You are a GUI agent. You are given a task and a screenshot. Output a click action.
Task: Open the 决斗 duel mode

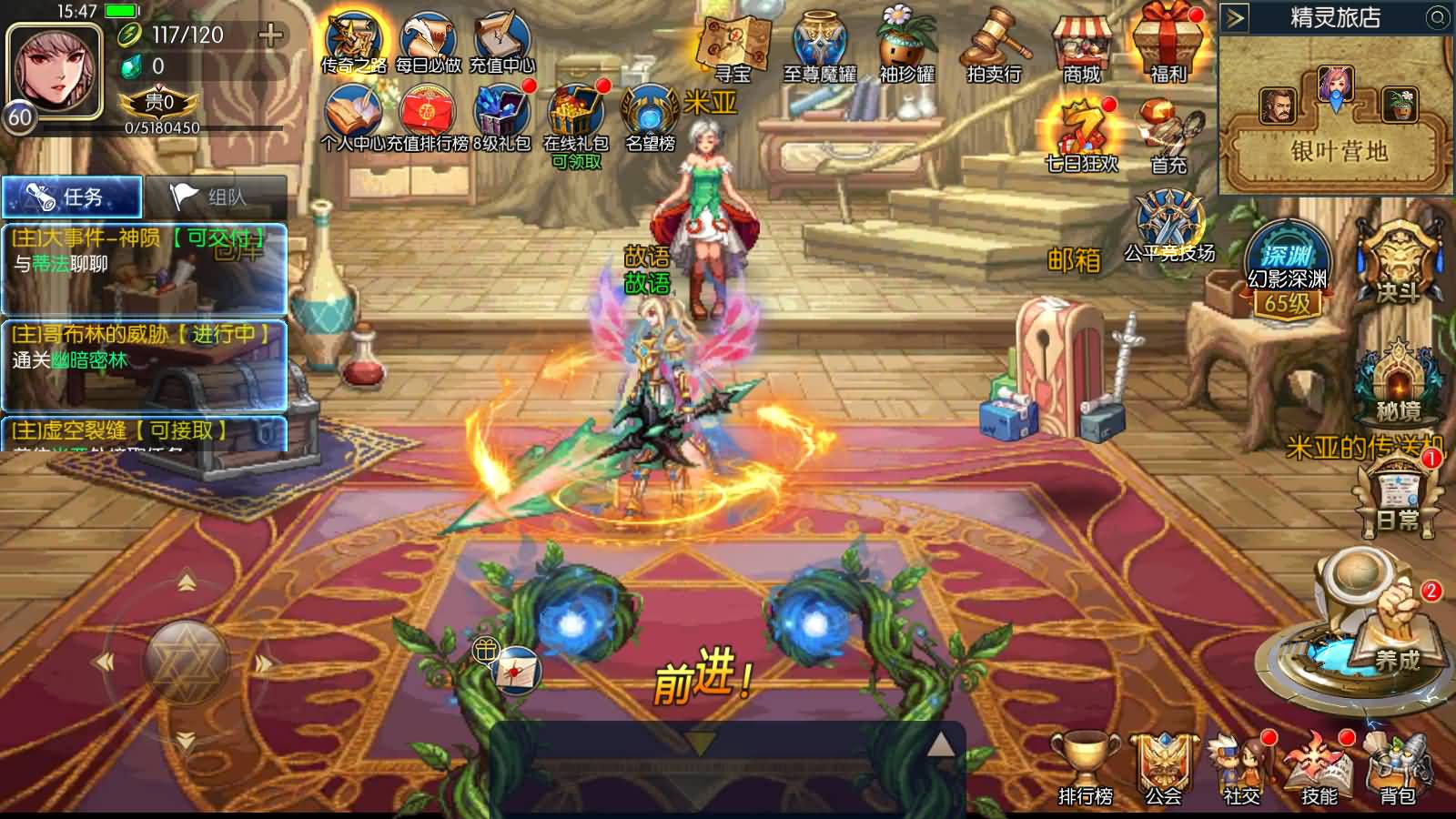[1397, 262]
